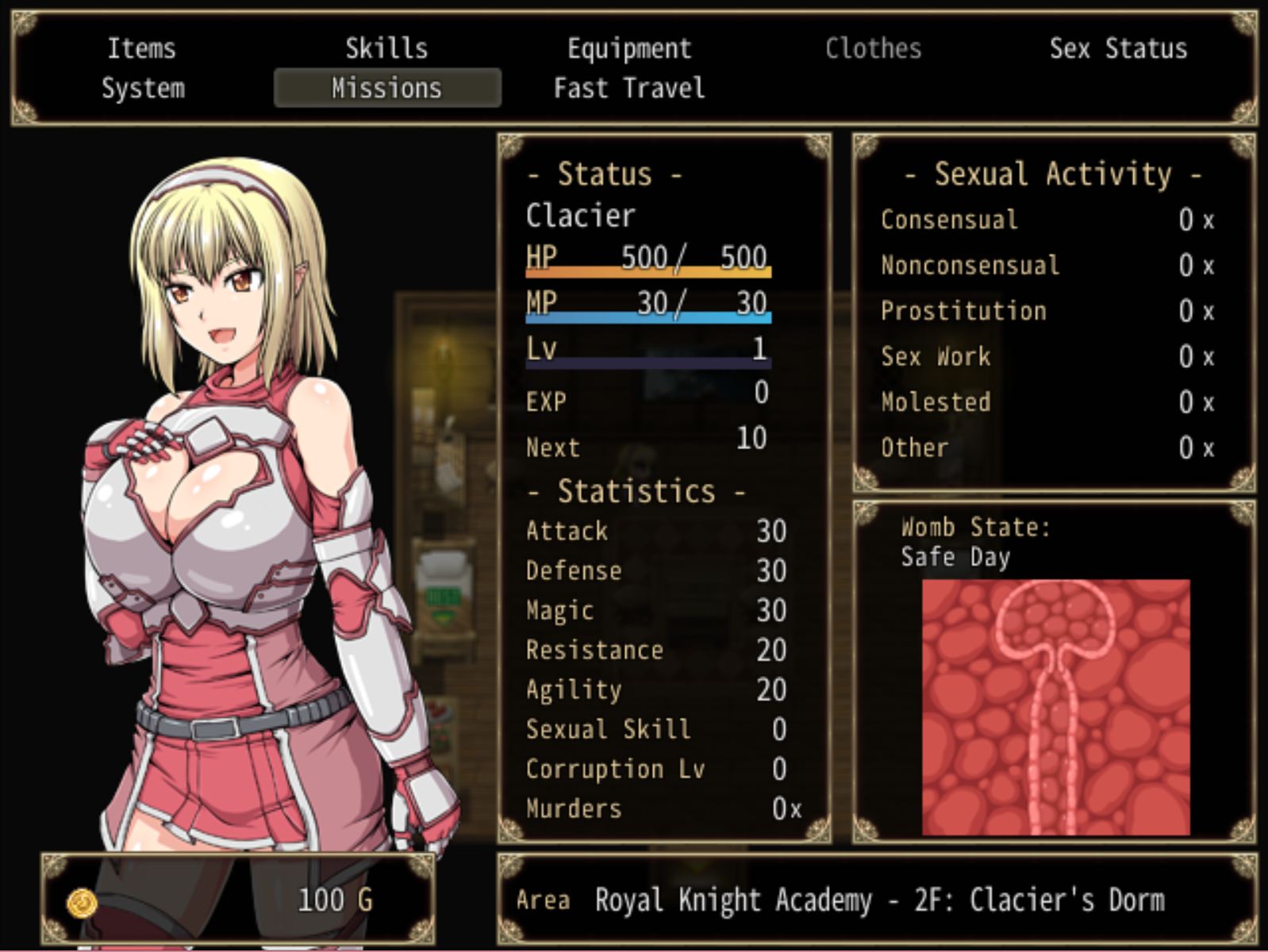
Task: Select the highlighted Missions tab
Action: [x=386, y=88]
